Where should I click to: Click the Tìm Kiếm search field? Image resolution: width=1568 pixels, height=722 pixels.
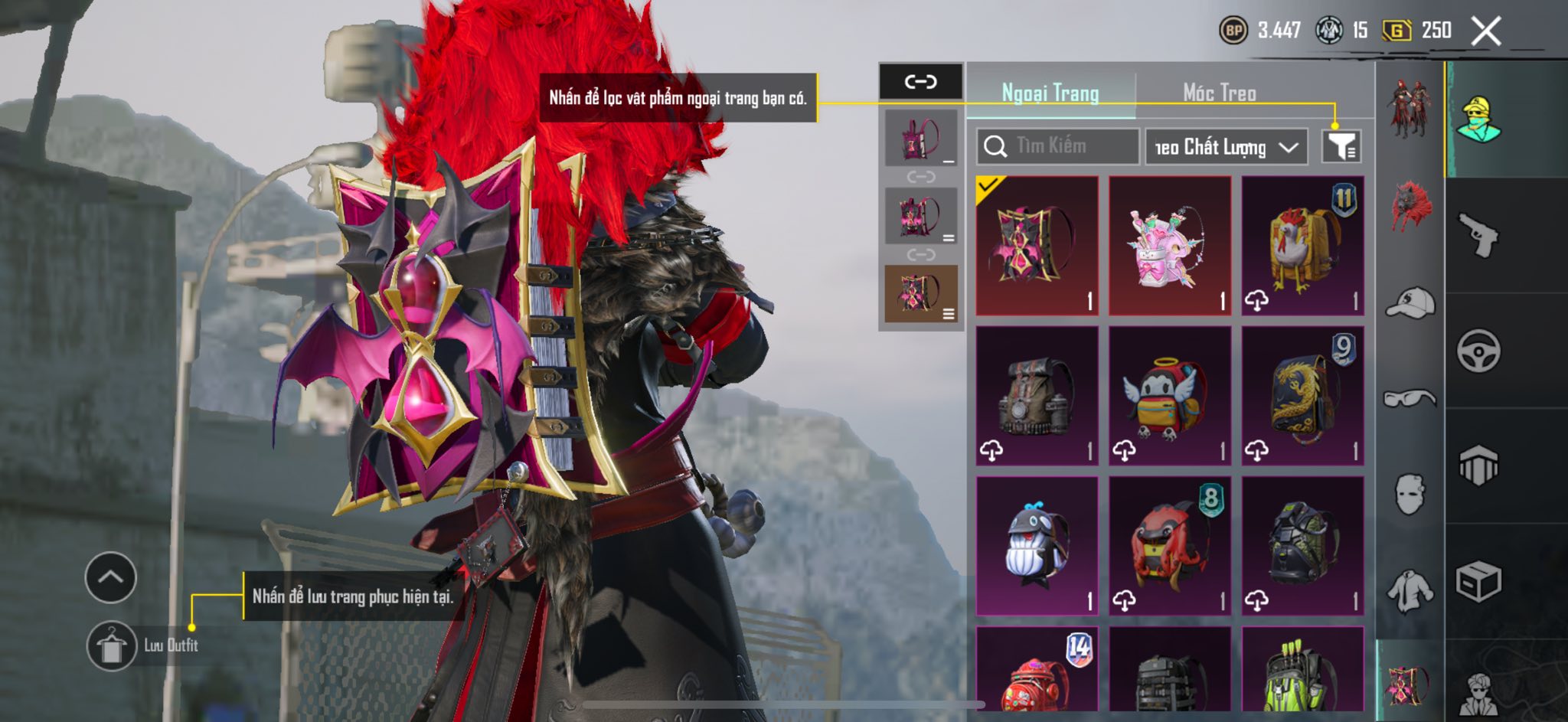point(1058,146)
